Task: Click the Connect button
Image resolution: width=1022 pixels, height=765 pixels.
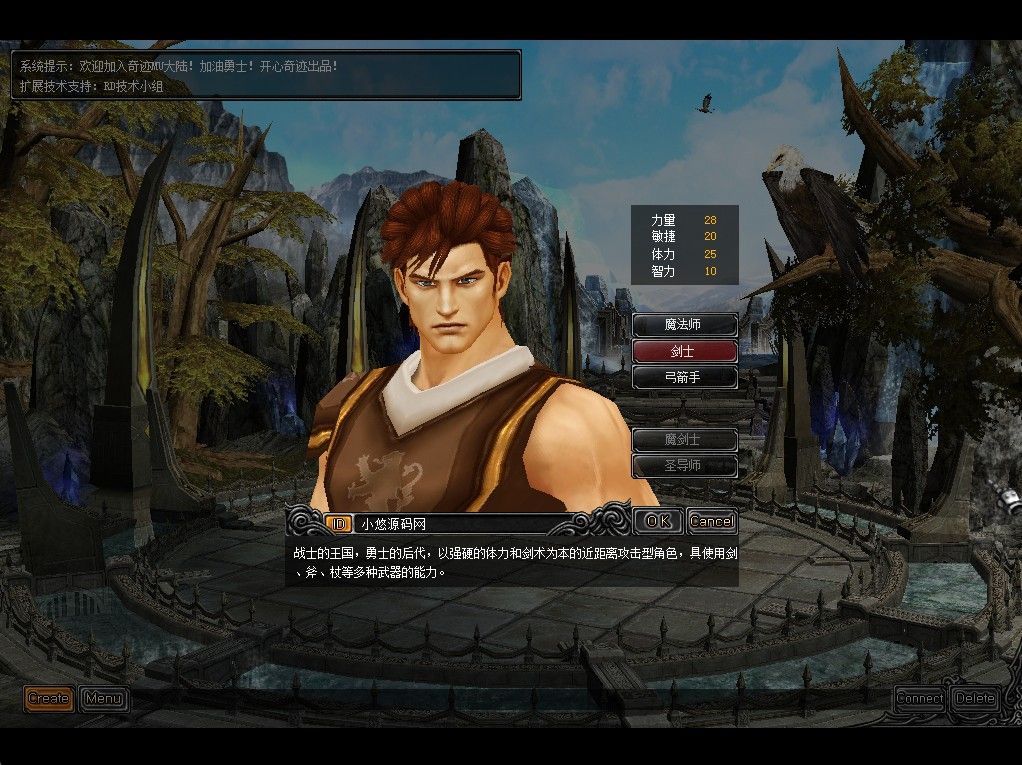Action: pos(919,698)
